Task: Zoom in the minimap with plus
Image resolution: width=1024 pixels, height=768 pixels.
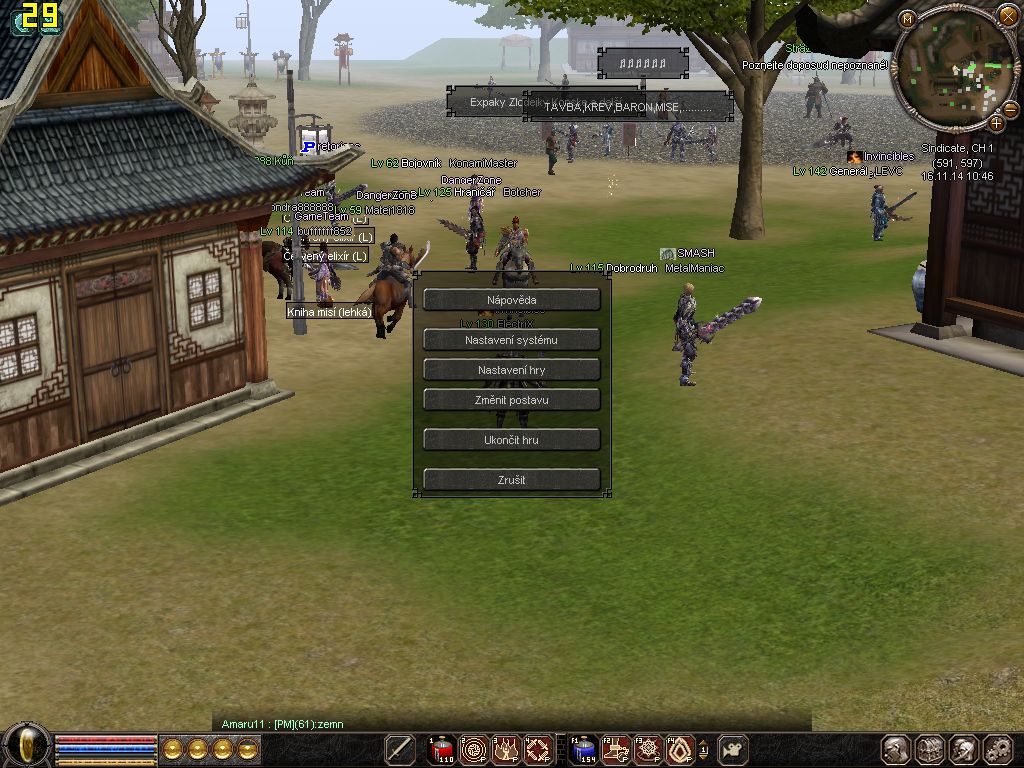Action: point(996,123)
